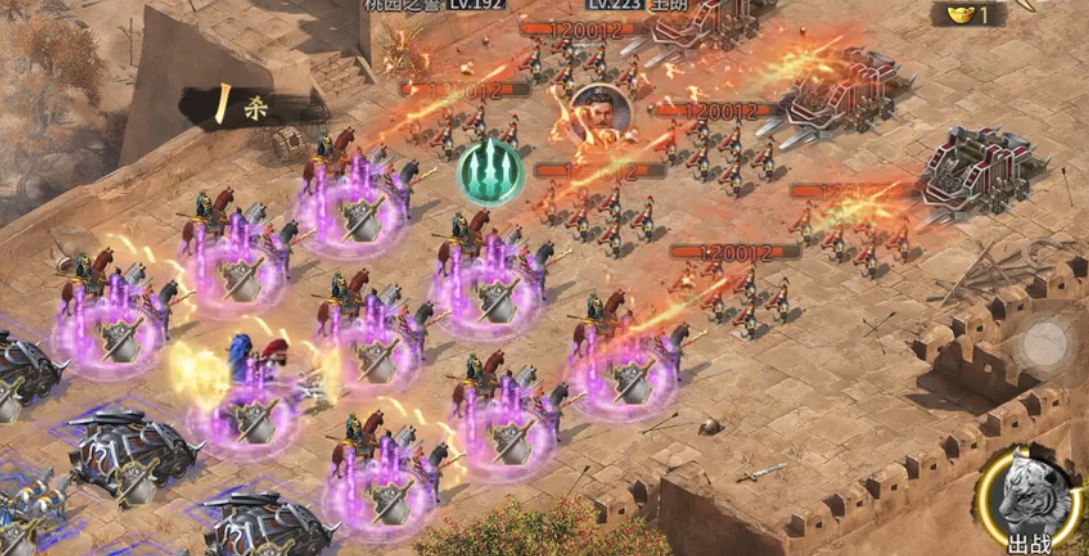Activate the teal trident skill icon

click(x=490, y=172)
